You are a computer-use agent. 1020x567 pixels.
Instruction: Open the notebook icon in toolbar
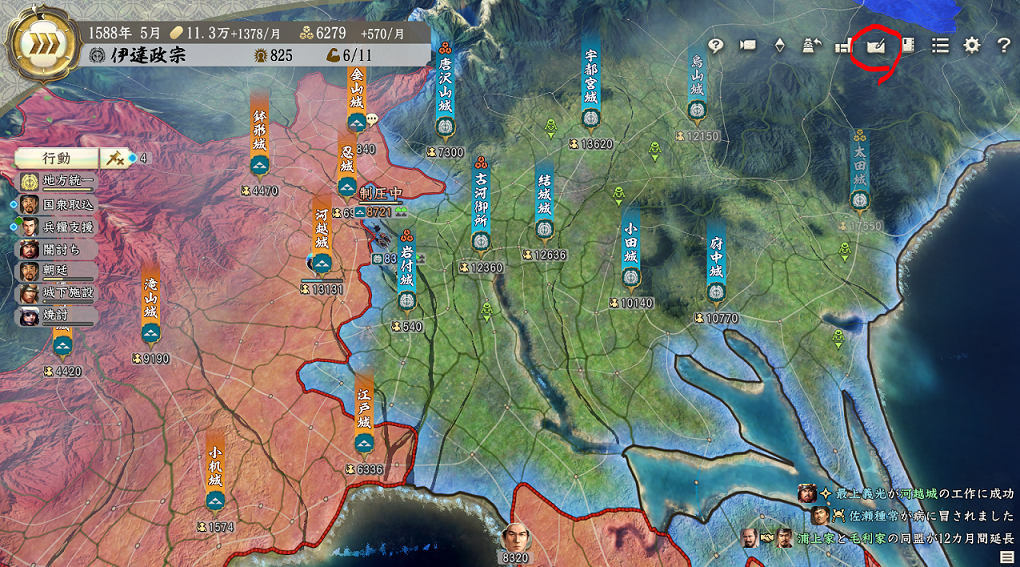[x=908, y=45]
